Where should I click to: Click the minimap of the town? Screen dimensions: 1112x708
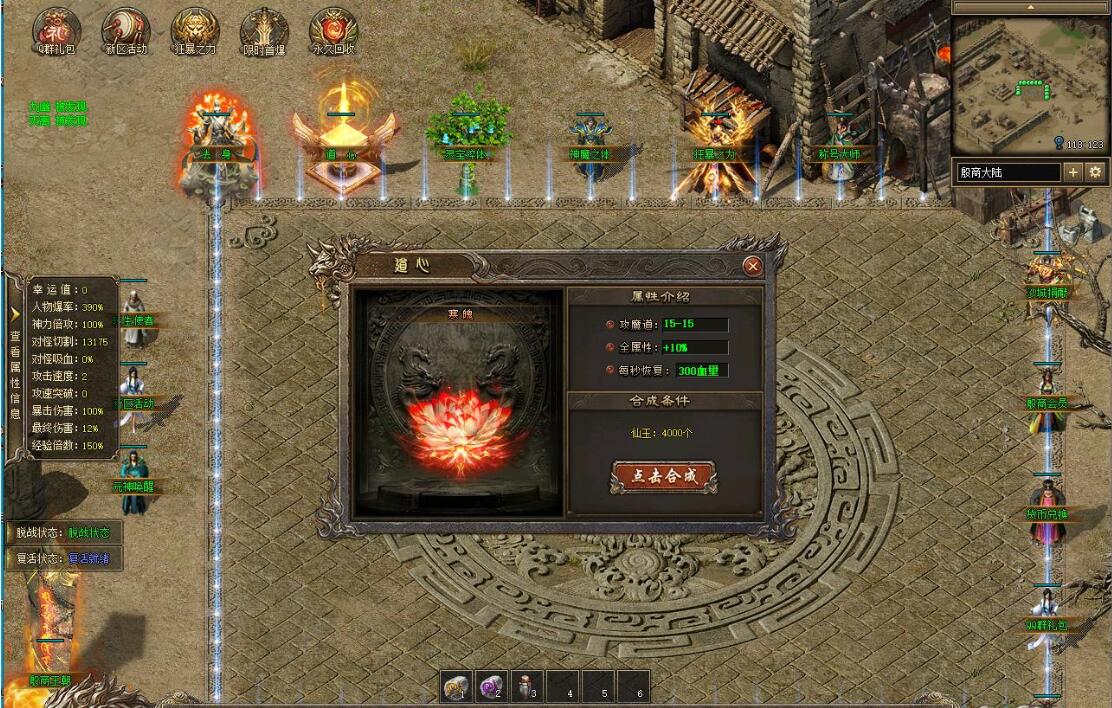(x=1029, y=84)
